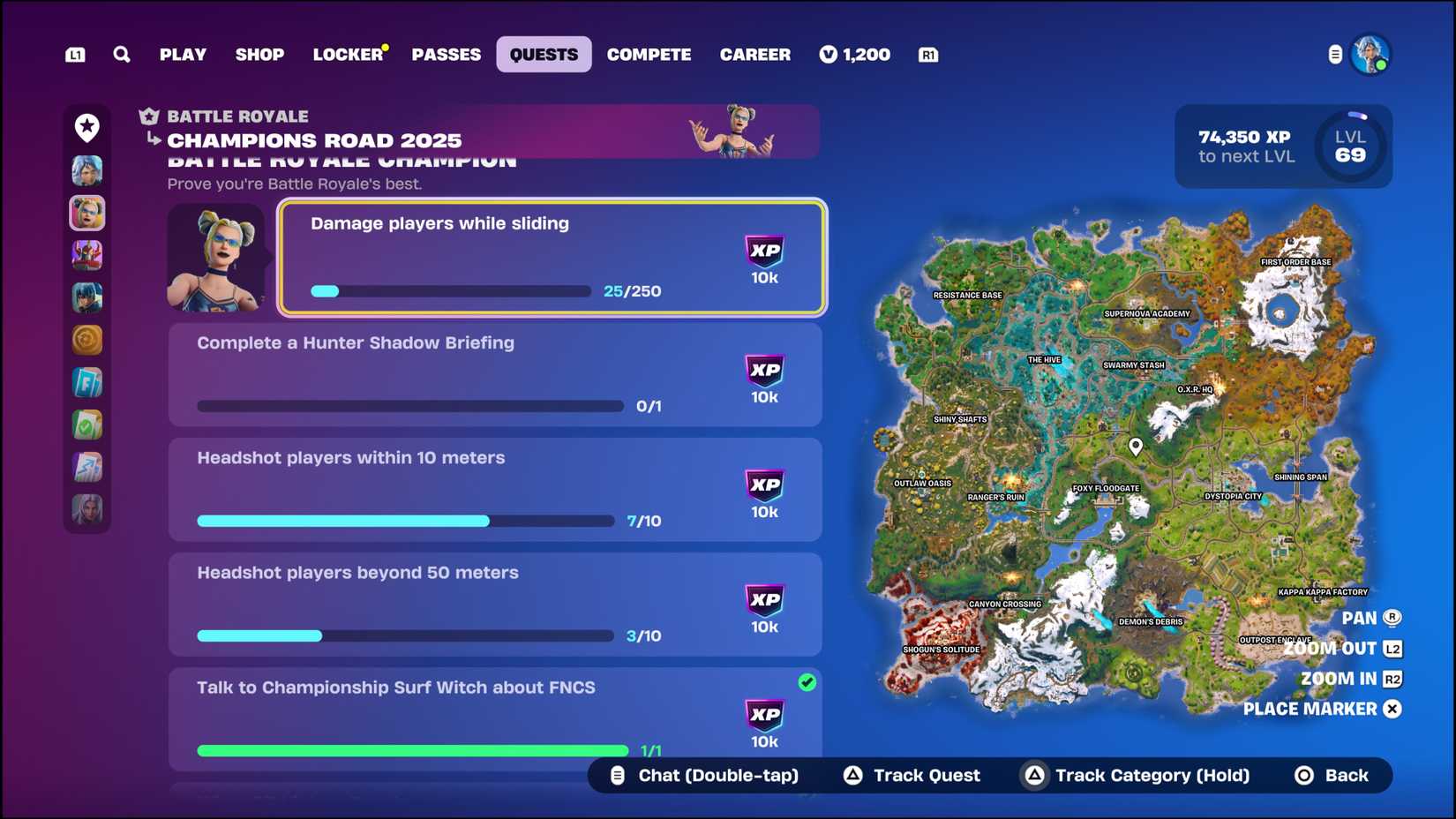Switch to the COMPETE tab
This screenshot has width=1456, height=819.
click(649, 54)
